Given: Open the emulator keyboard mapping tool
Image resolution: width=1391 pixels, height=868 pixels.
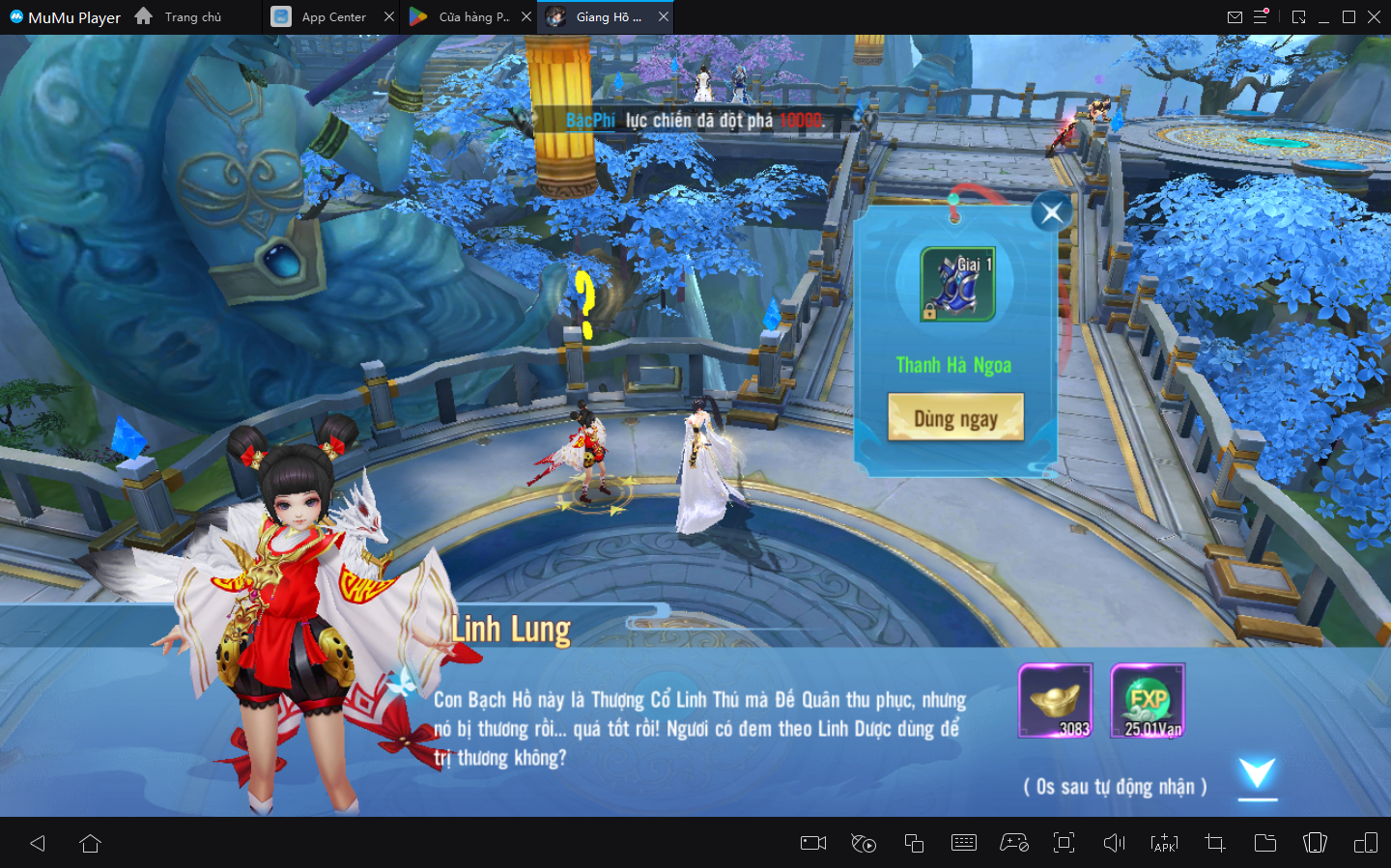Looking at the screenshot, I should pyautogui.click(x=964, y=843).
